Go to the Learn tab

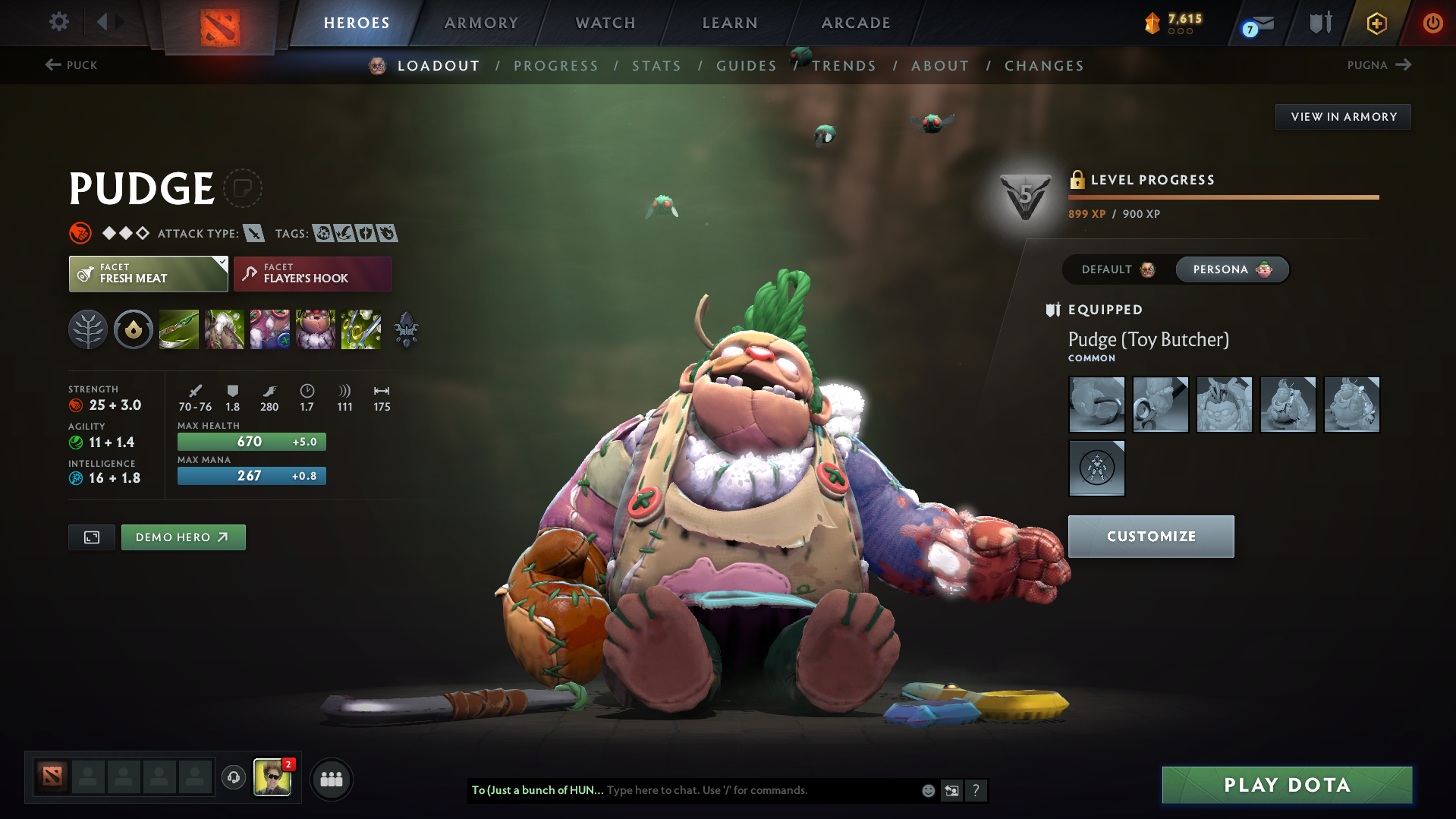tap(730, 23)
